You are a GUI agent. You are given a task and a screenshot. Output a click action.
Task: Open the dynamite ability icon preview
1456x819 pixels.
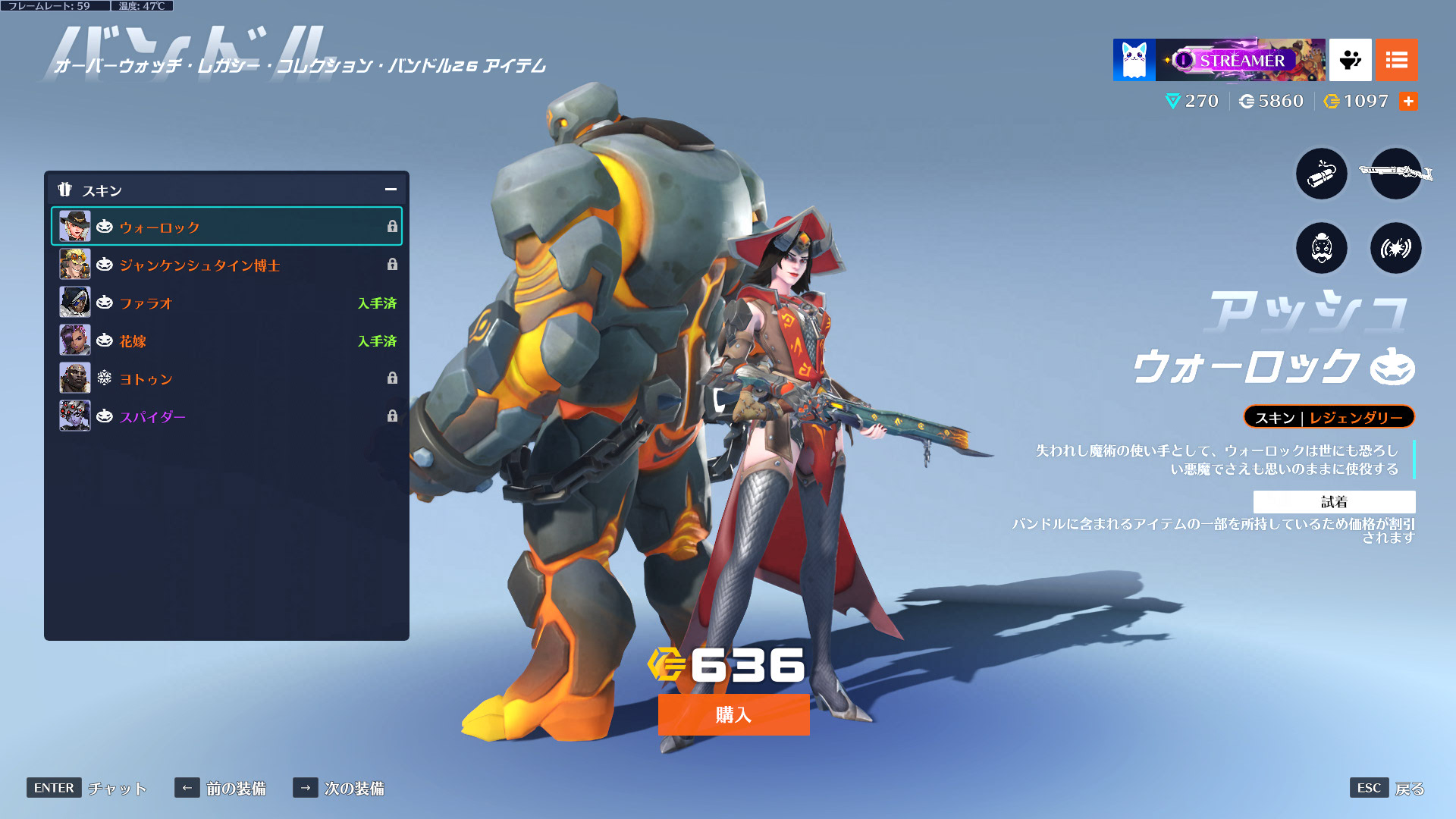click(1321, 174)
